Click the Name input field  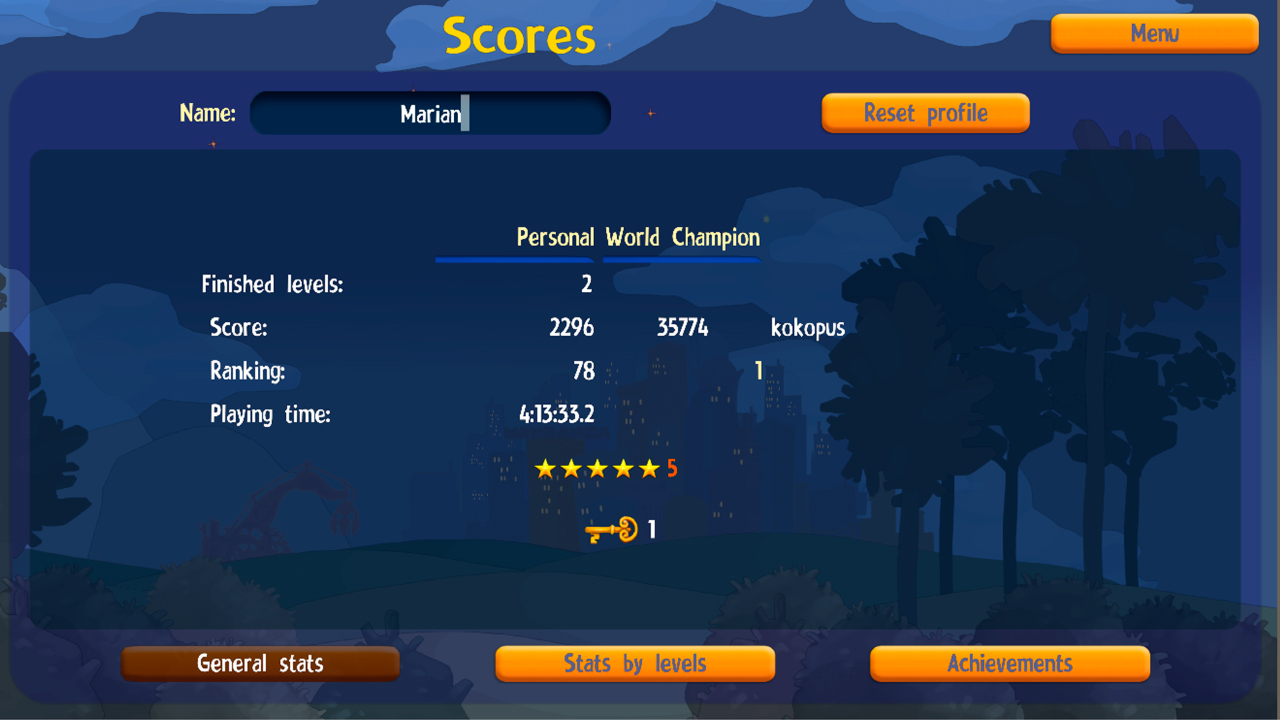click(x=430, y=113)
